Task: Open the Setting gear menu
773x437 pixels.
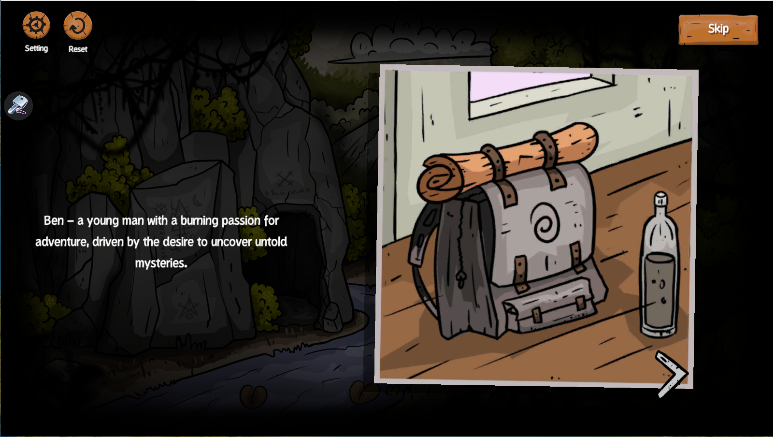Action: click(36, 25)
